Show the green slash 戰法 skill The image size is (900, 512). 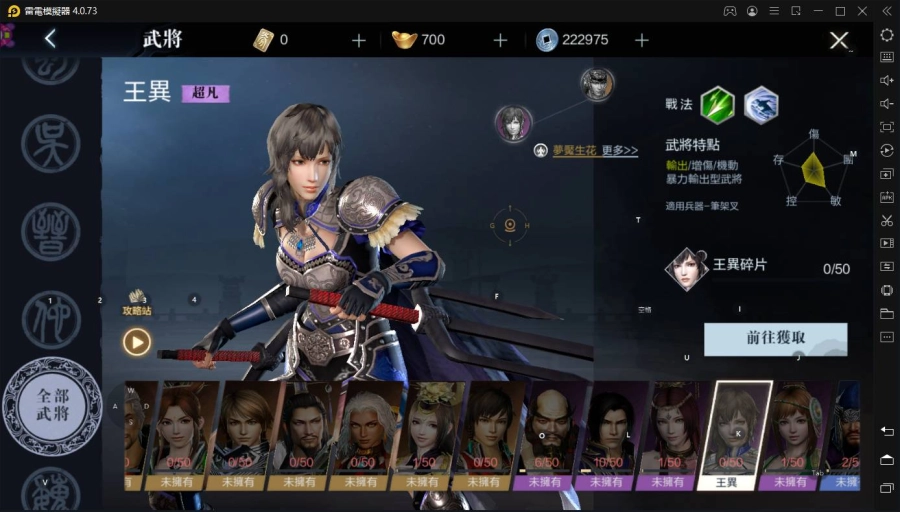[717, 105]
